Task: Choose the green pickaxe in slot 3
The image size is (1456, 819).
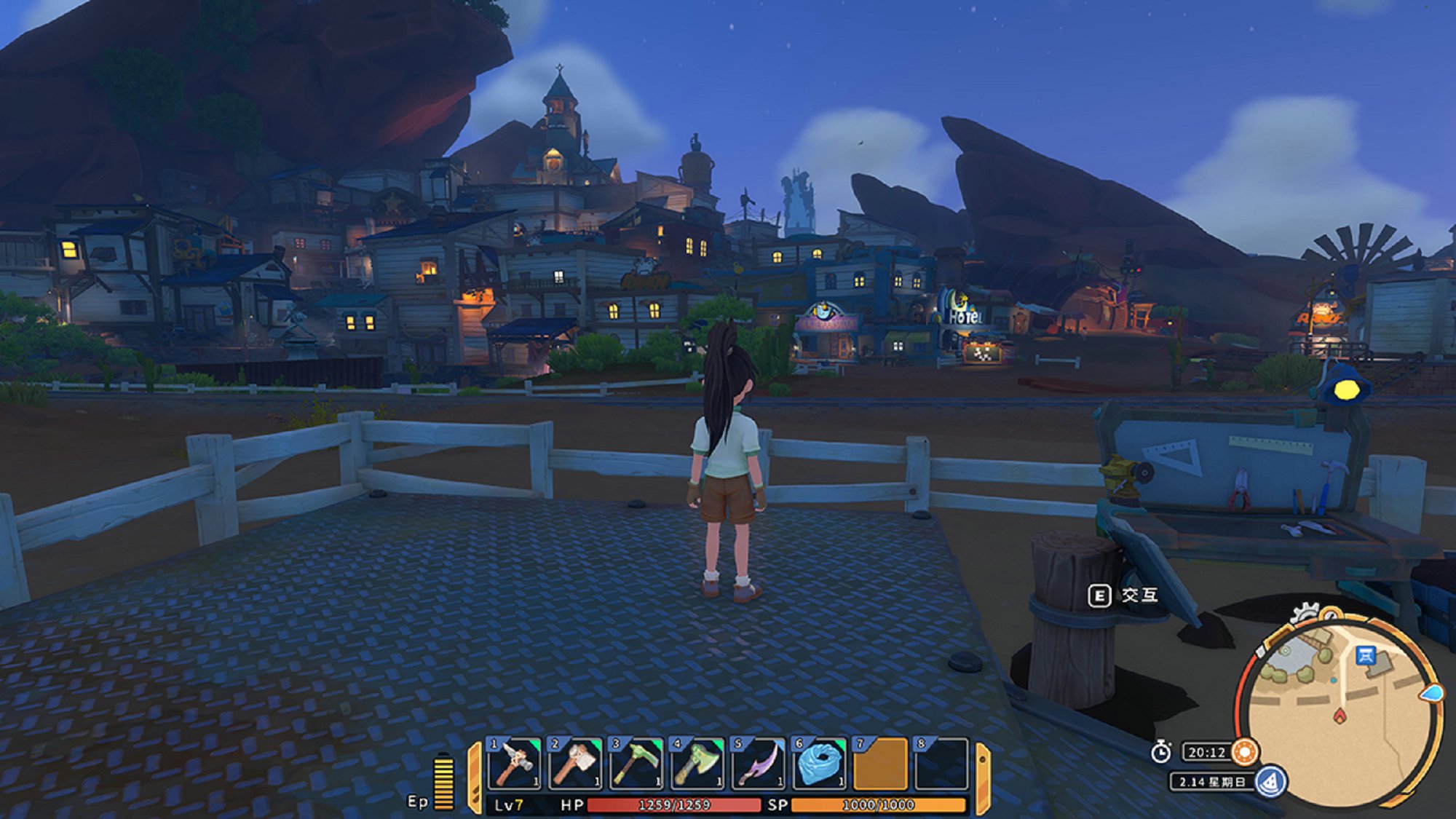Action: [x=636, y=764]
